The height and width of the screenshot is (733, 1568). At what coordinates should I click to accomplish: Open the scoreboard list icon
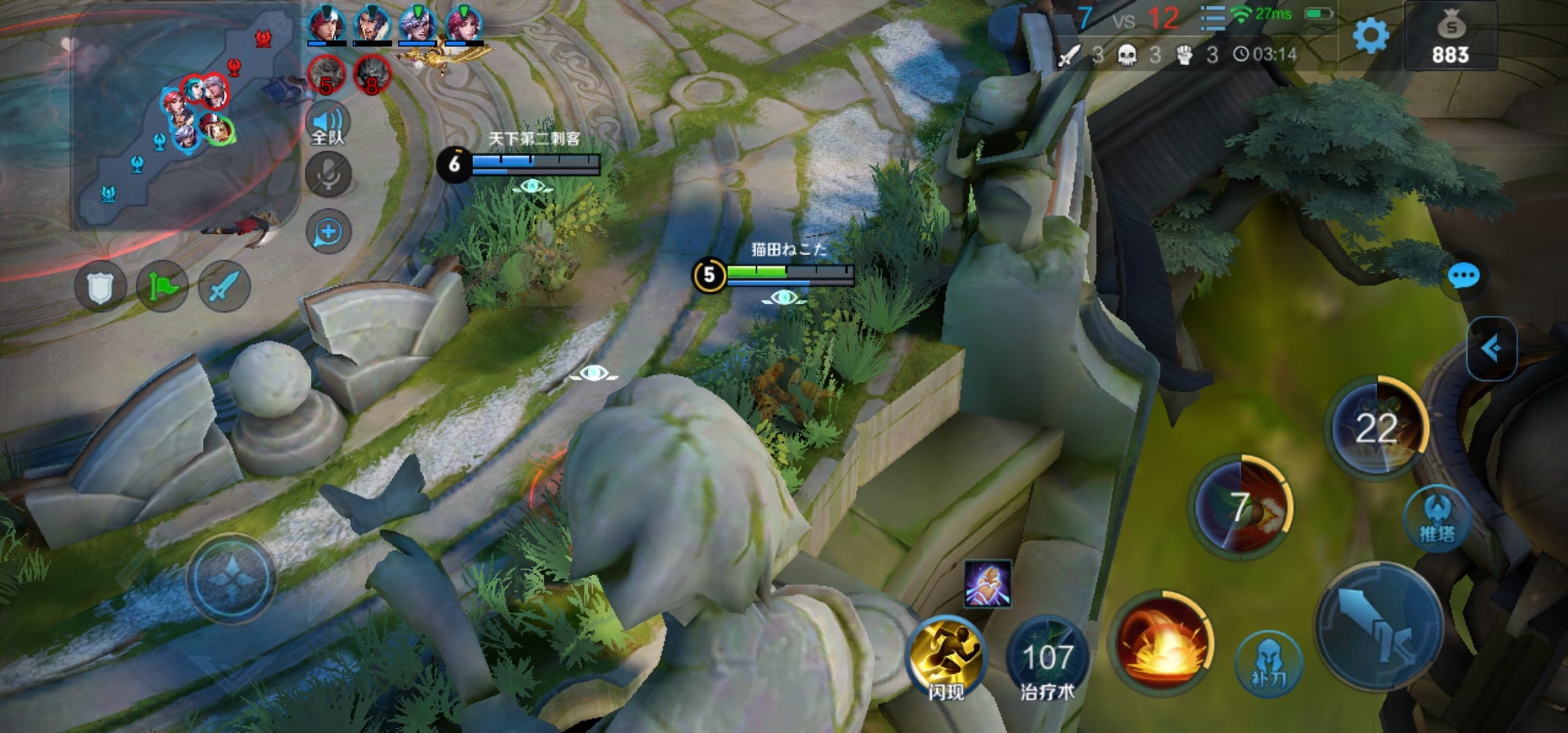1212,18
